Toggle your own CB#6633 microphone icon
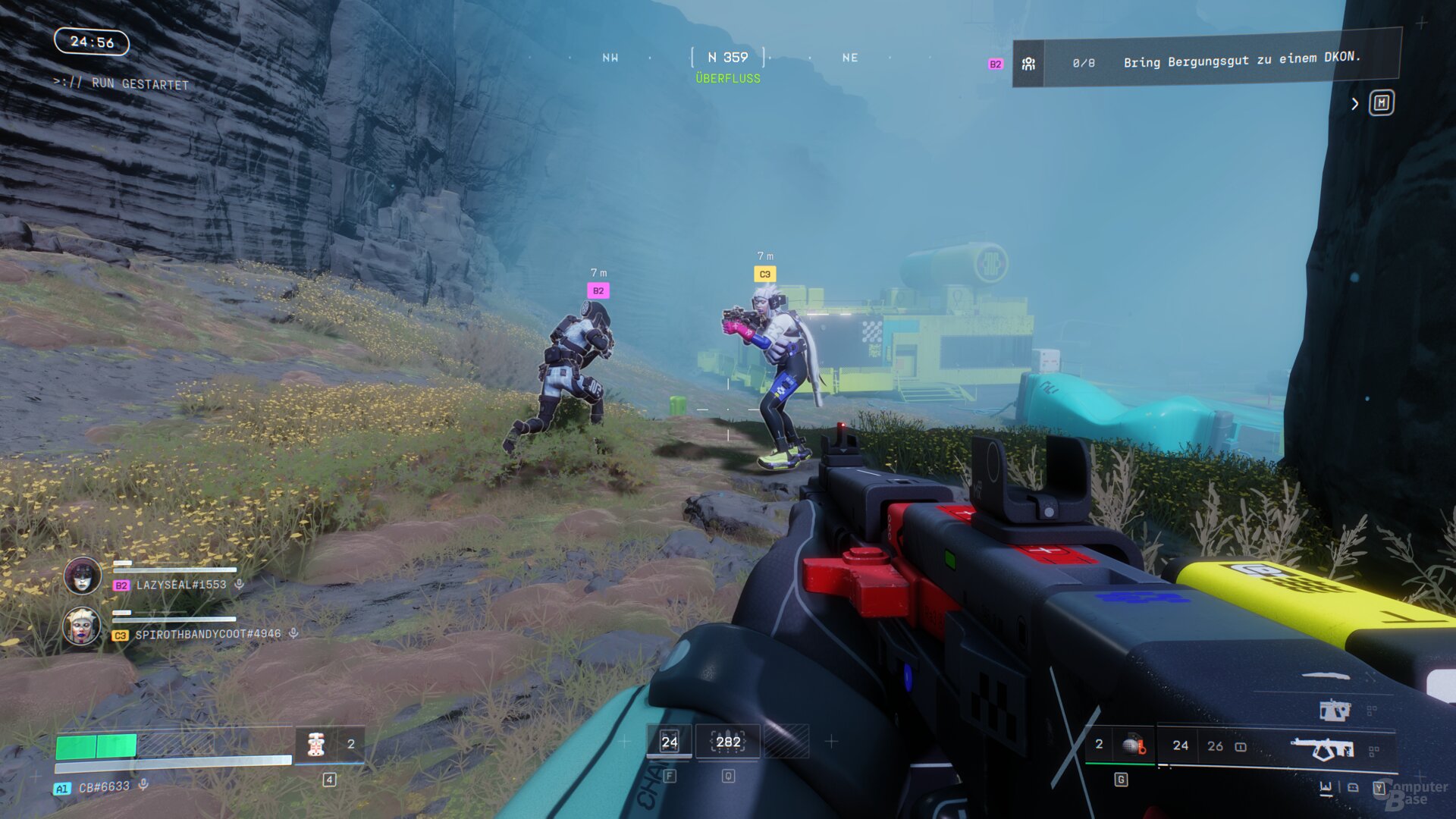 pyautogui.click(x=143, y=786)
